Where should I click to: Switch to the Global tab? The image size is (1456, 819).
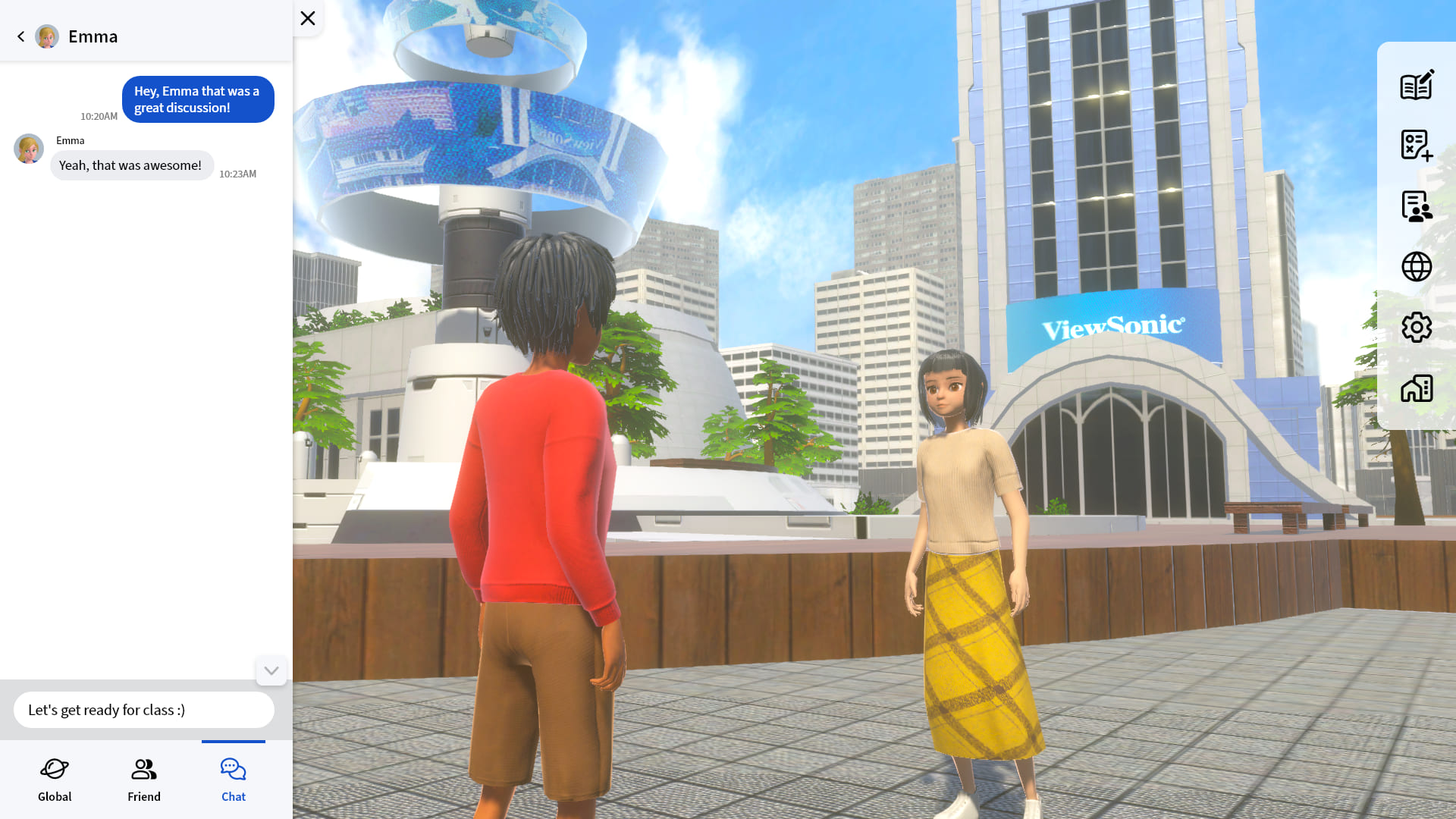(55, 779)
